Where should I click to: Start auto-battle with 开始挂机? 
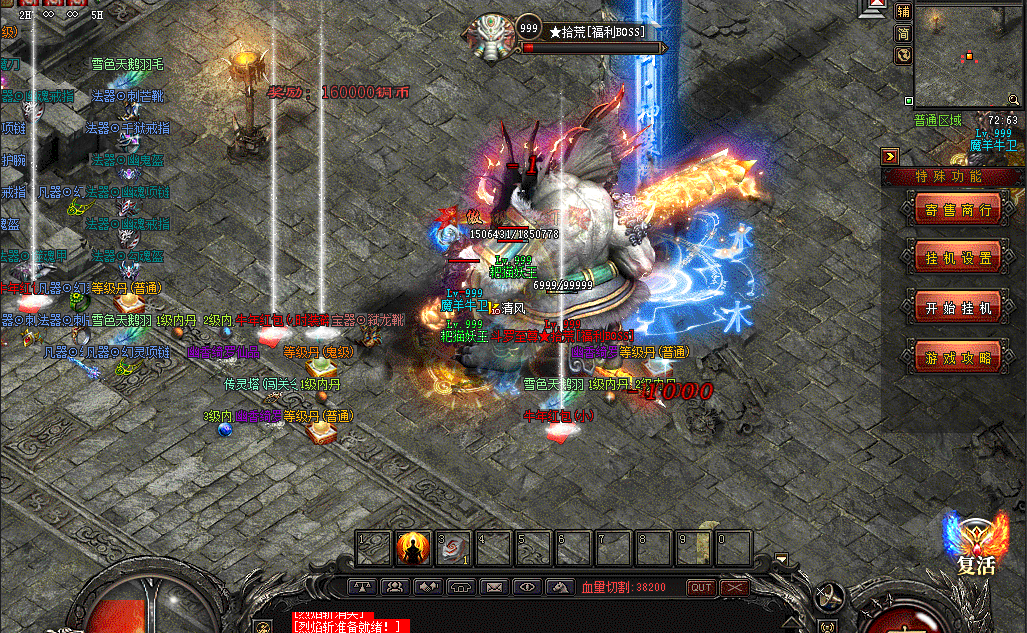(x=958, y=308)
